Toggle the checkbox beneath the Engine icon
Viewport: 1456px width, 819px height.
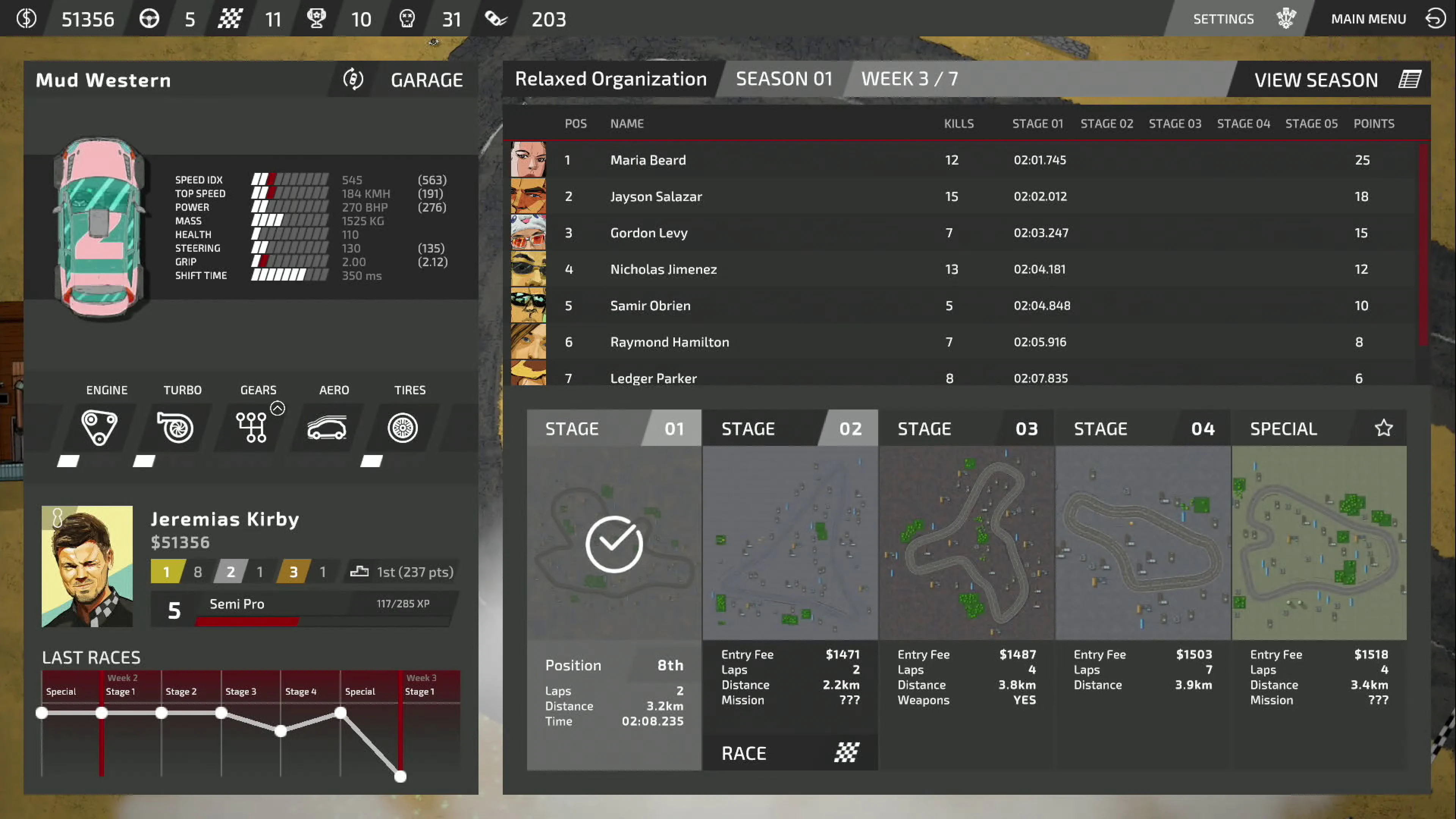click(68, 461)
